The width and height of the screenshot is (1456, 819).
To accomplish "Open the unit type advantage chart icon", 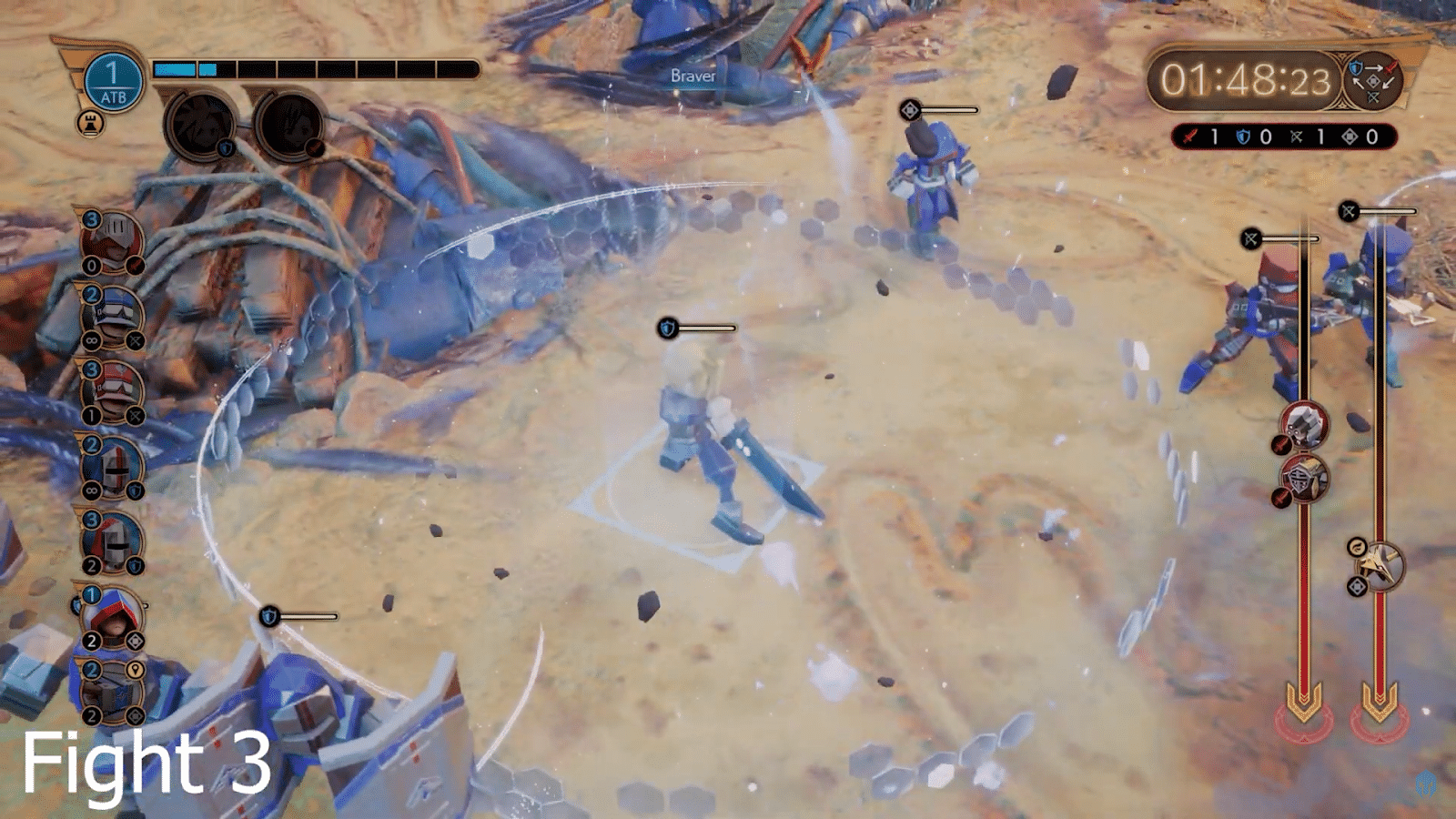I will (x=1373, y=80).
